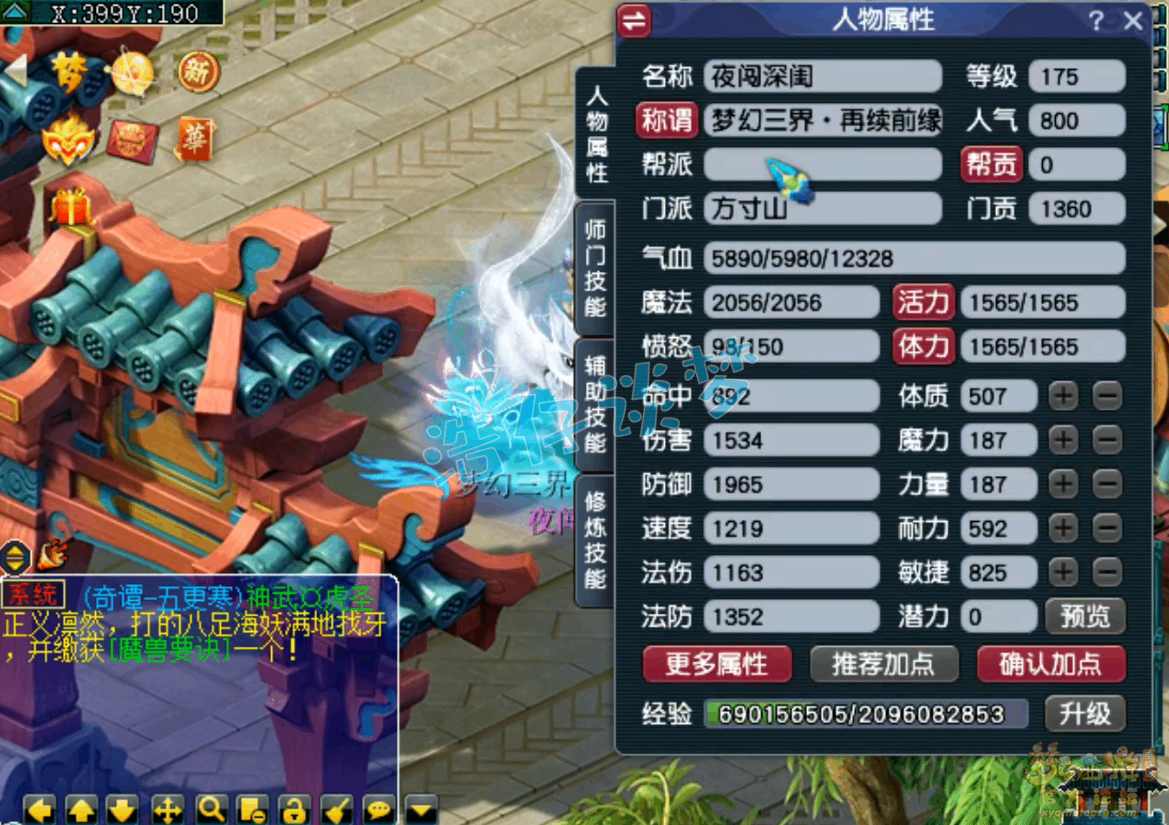Switch to the 师门技能 tab

click(x=595, y=269)
